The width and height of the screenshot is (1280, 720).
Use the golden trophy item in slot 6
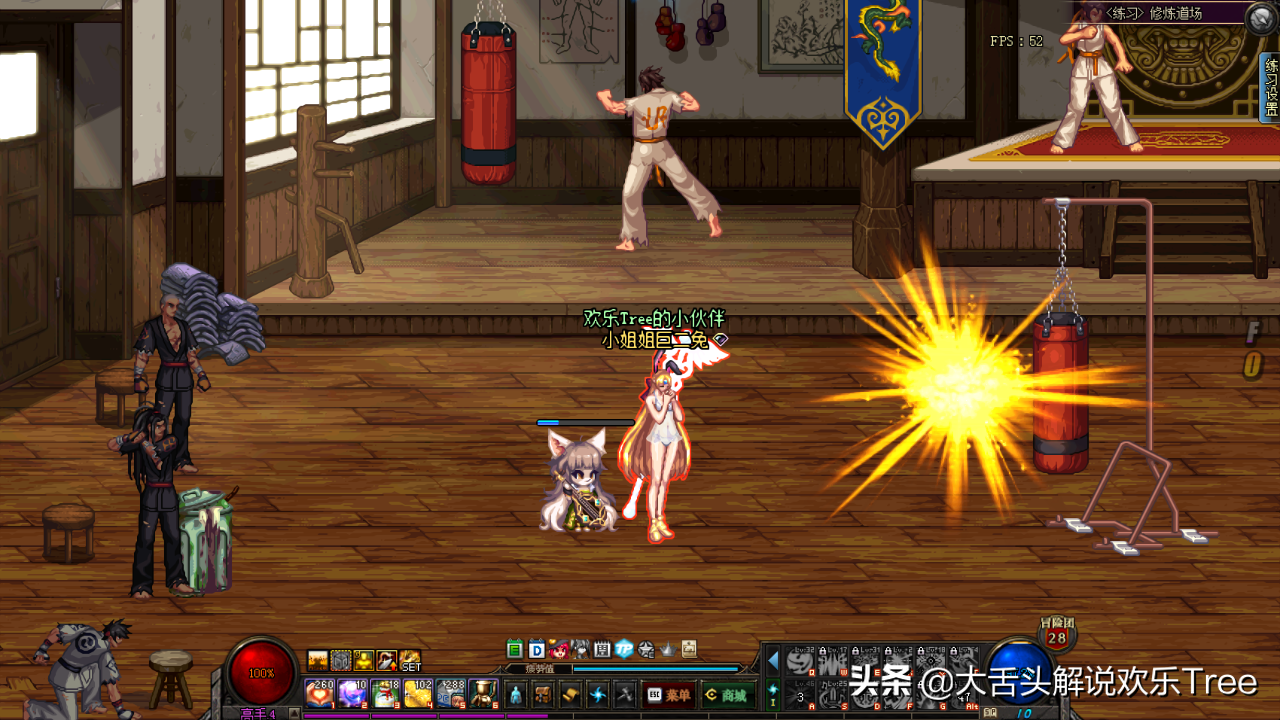[484, 693]
